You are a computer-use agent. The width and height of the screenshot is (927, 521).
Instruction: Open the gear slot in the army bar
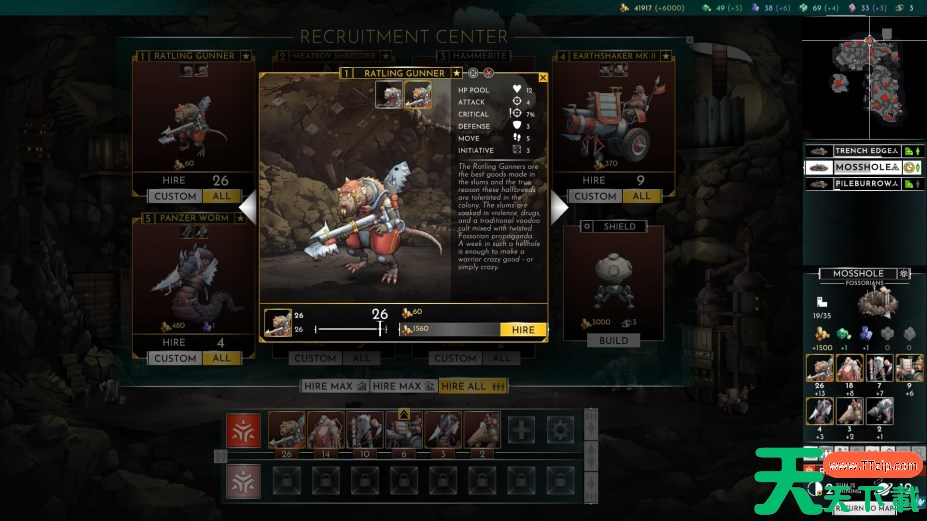(x=561, y=430)
